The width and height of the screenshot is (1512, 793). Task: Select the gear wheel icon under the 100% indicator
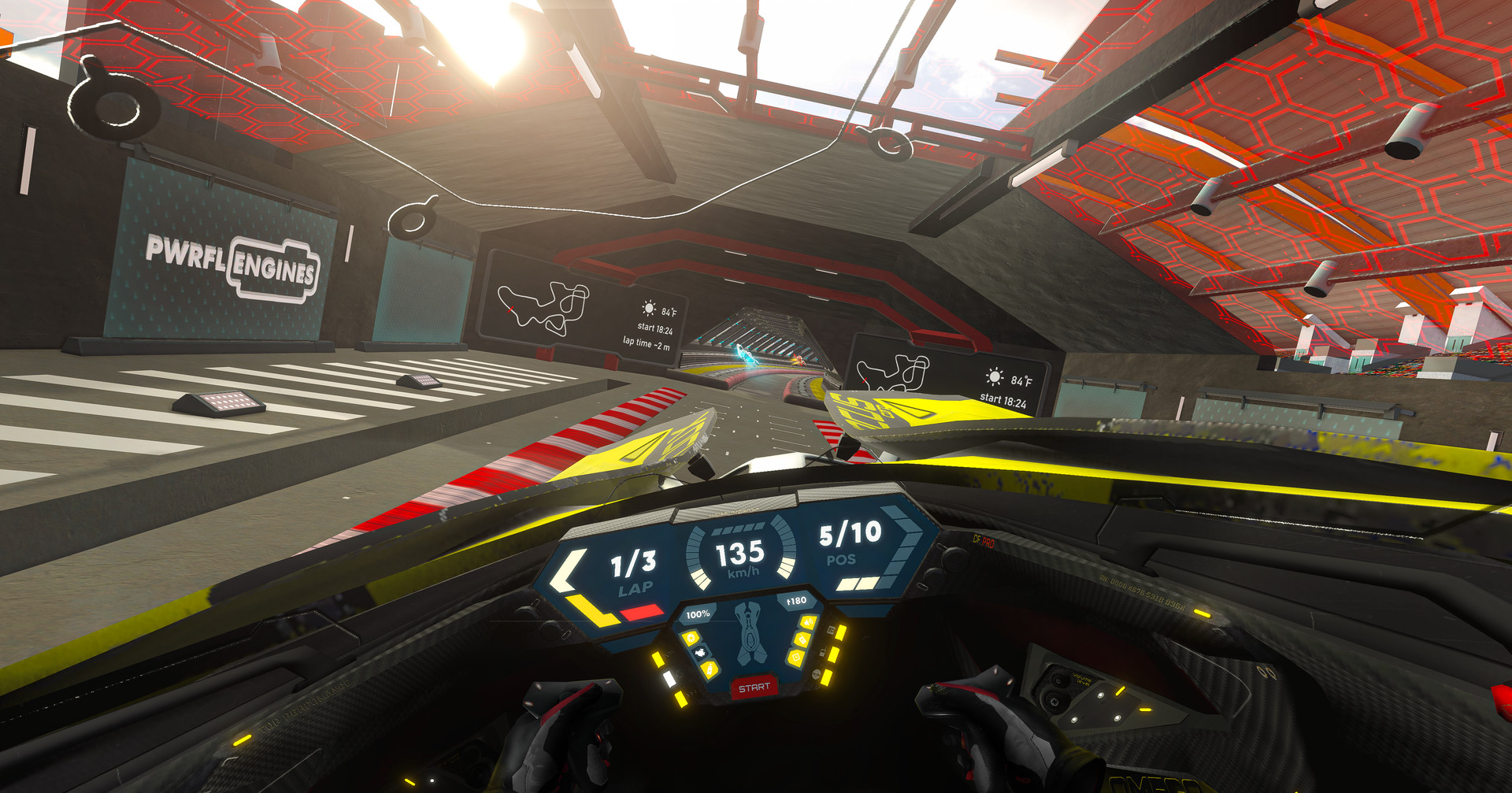692,638
